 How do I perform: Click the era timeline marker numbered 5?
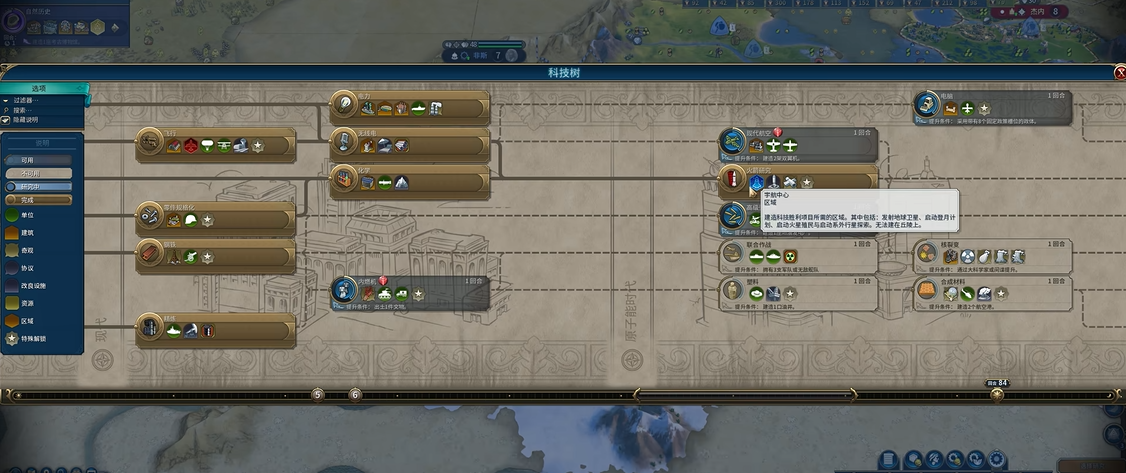tap(318, 394)
